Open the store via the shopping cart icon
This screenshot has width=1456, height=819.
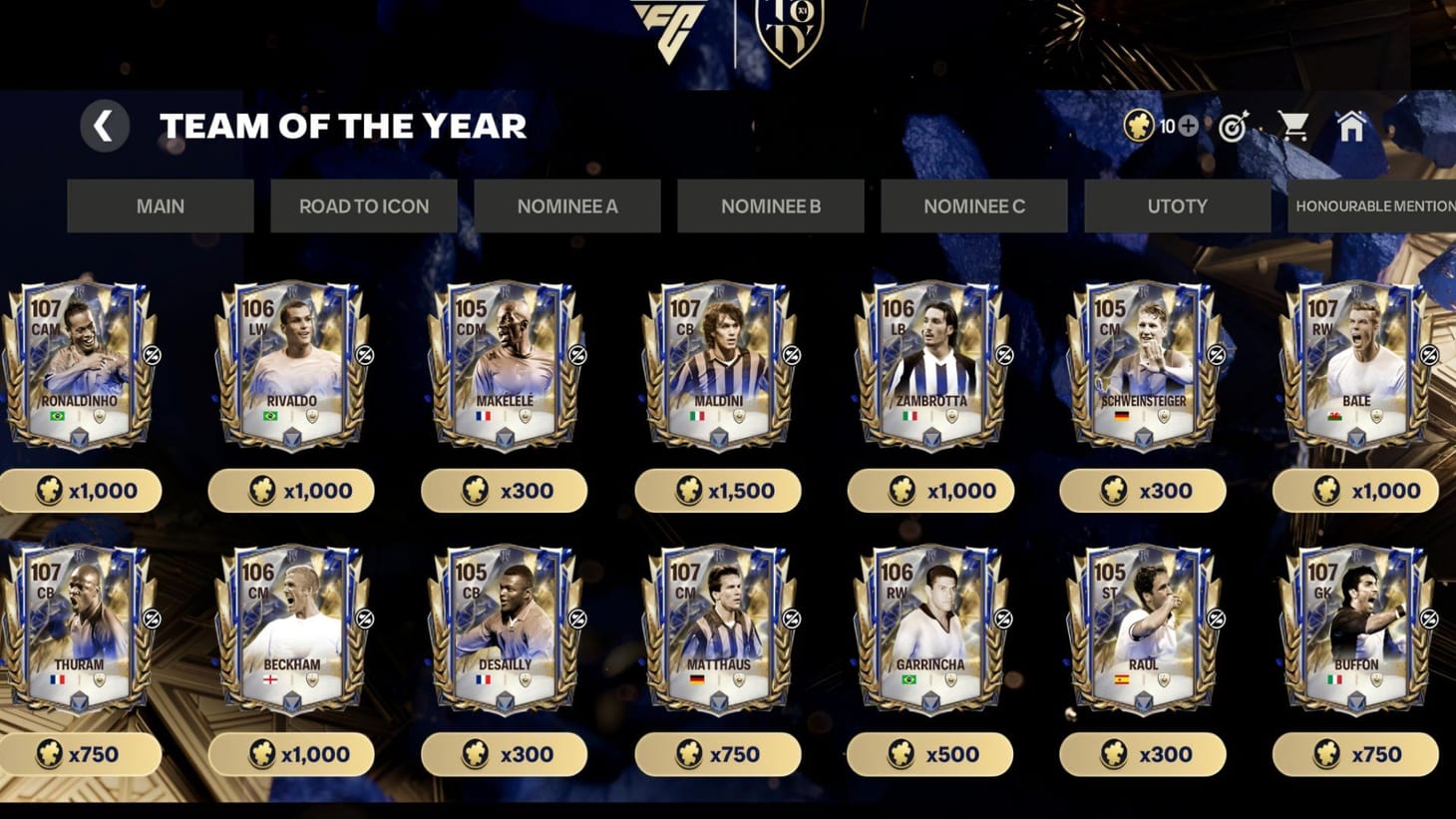point(1293,127)
